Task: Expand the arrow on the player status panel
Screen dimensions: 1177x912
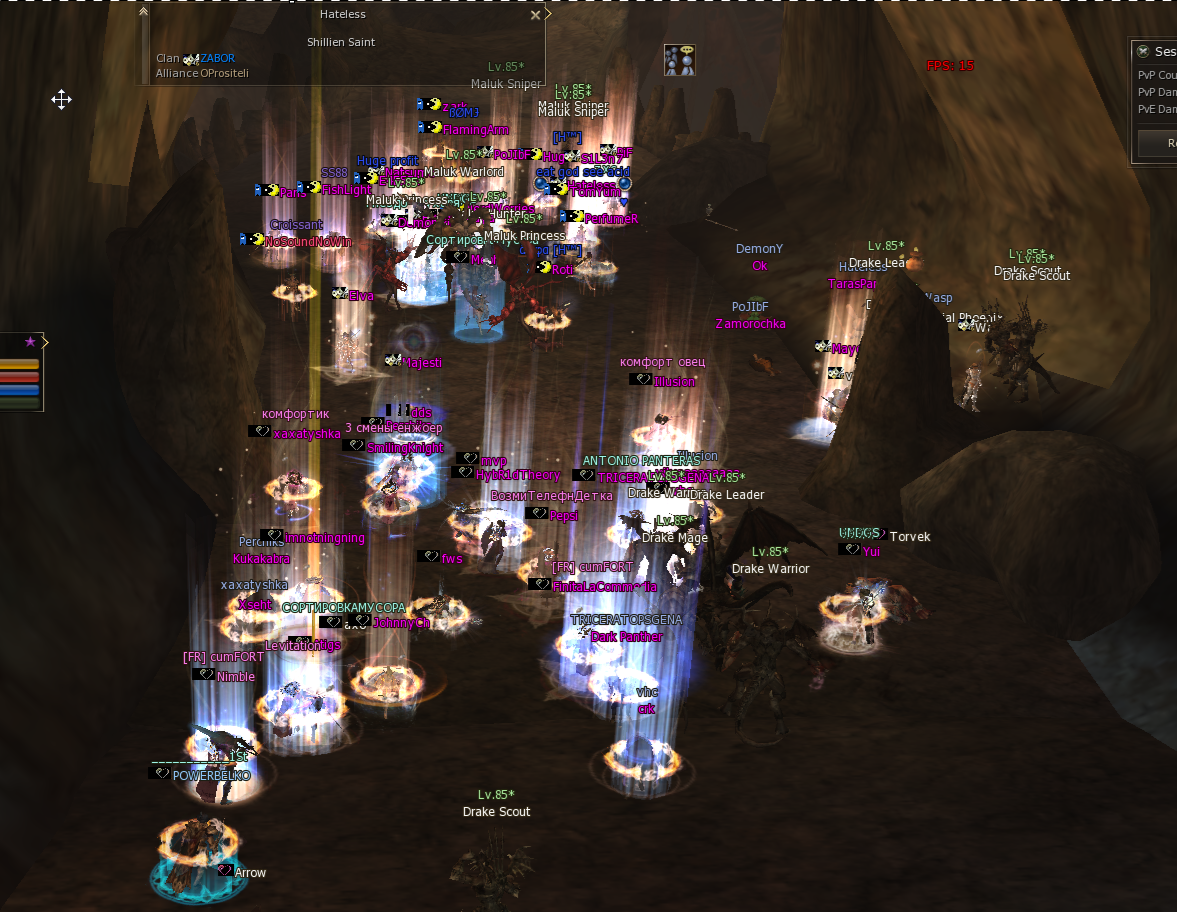Action: coord(45,342)
